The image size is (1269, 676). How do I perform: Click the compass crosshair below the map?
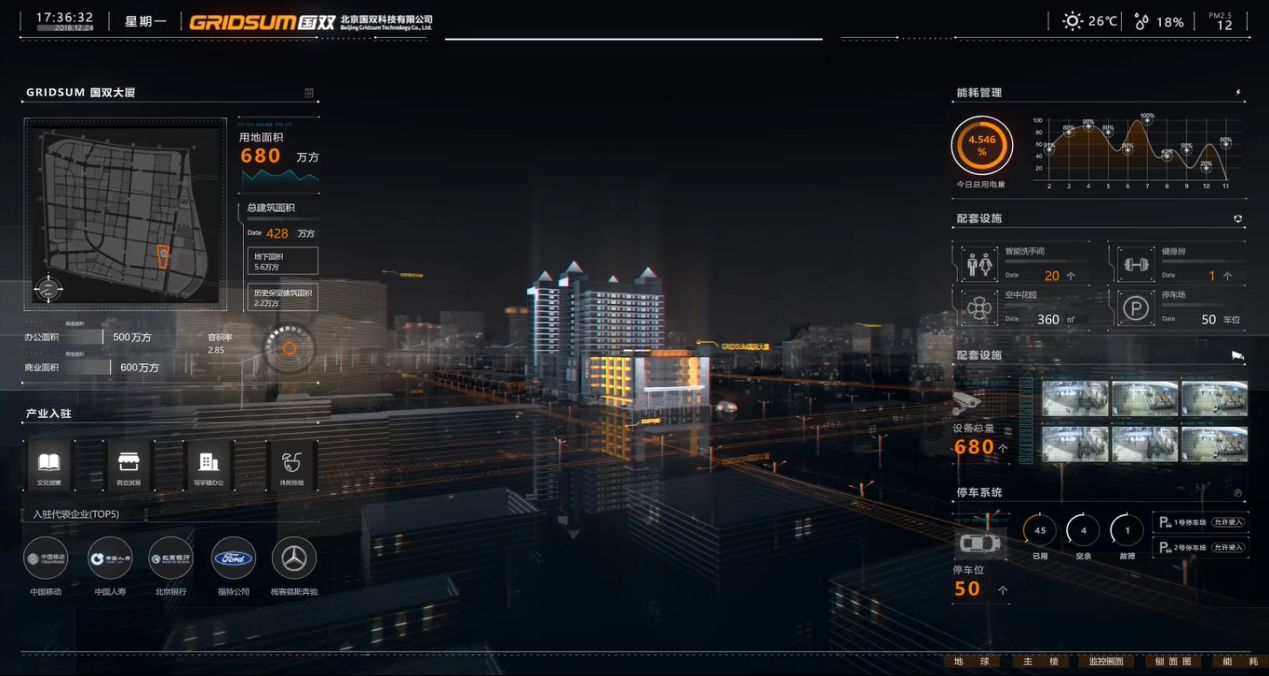tap(47, 289)
